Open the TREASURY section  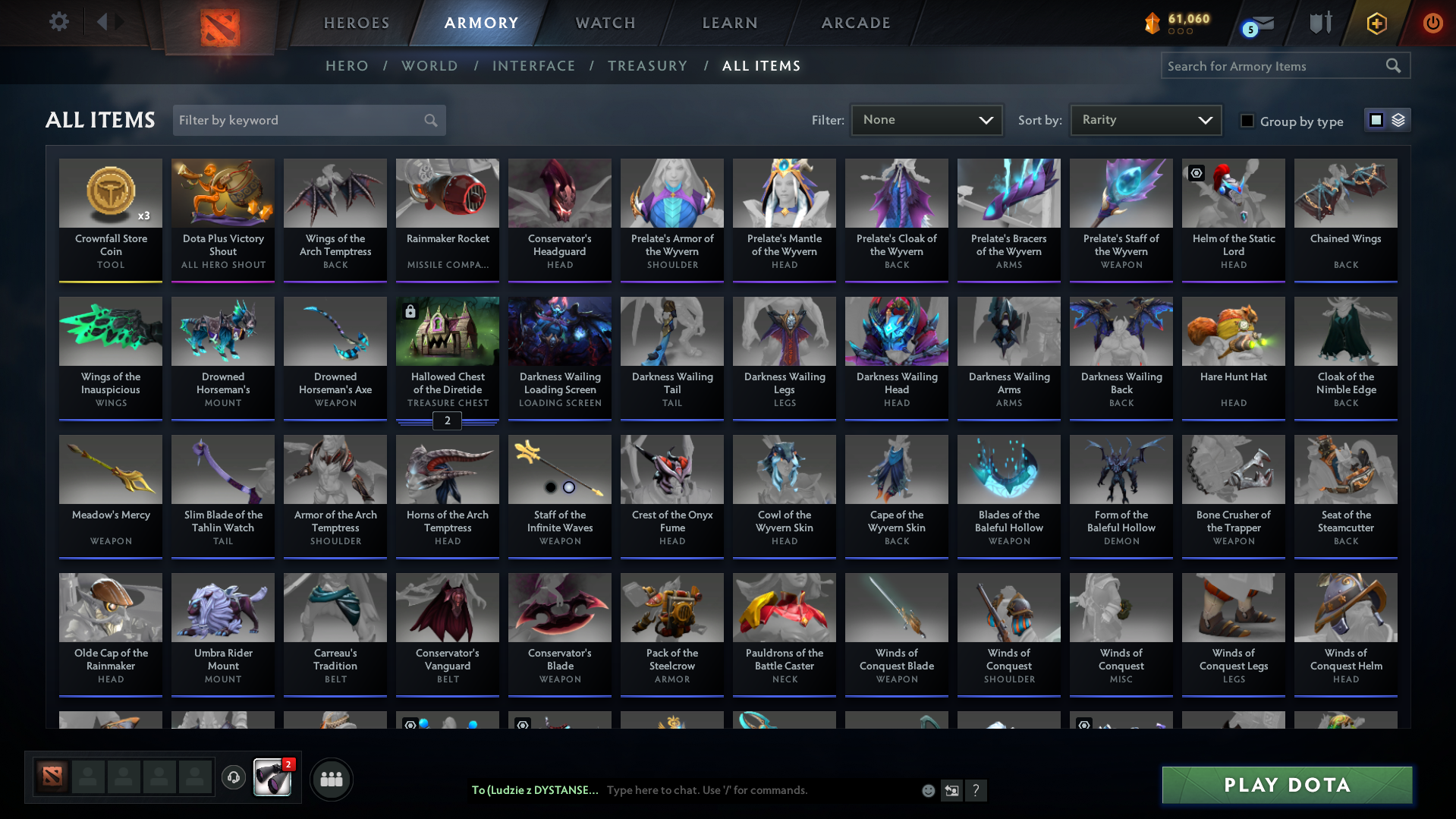click(647, 66)
